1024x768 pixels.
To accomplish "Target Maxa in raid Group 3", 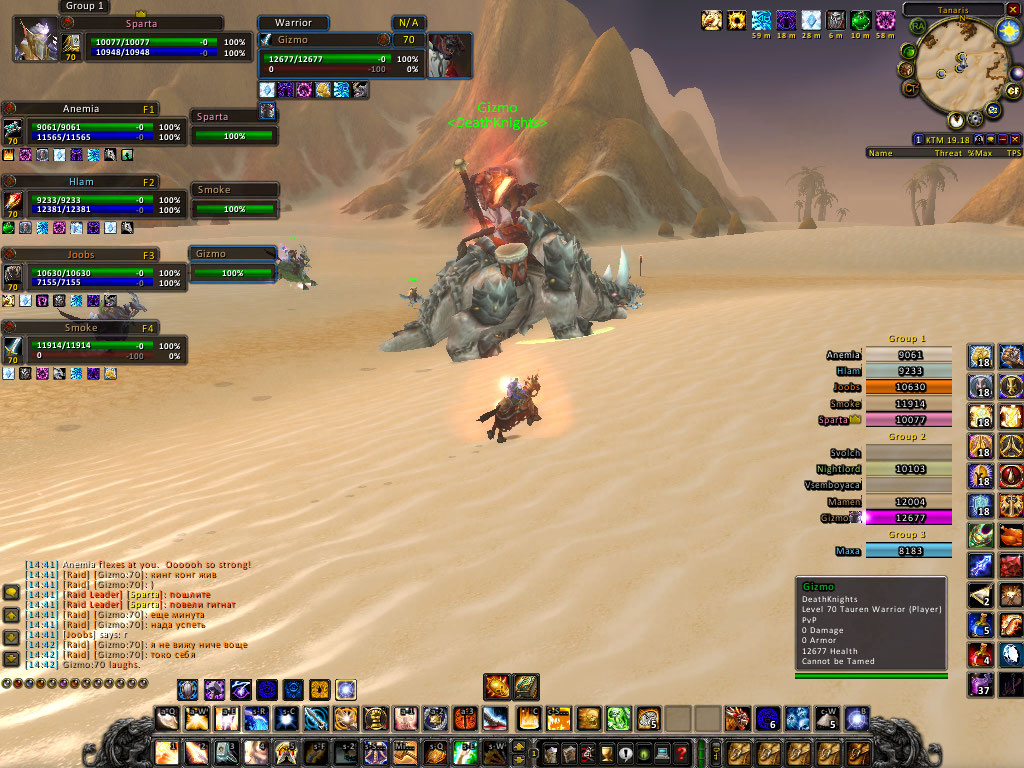I will click(x=908, y=551).
